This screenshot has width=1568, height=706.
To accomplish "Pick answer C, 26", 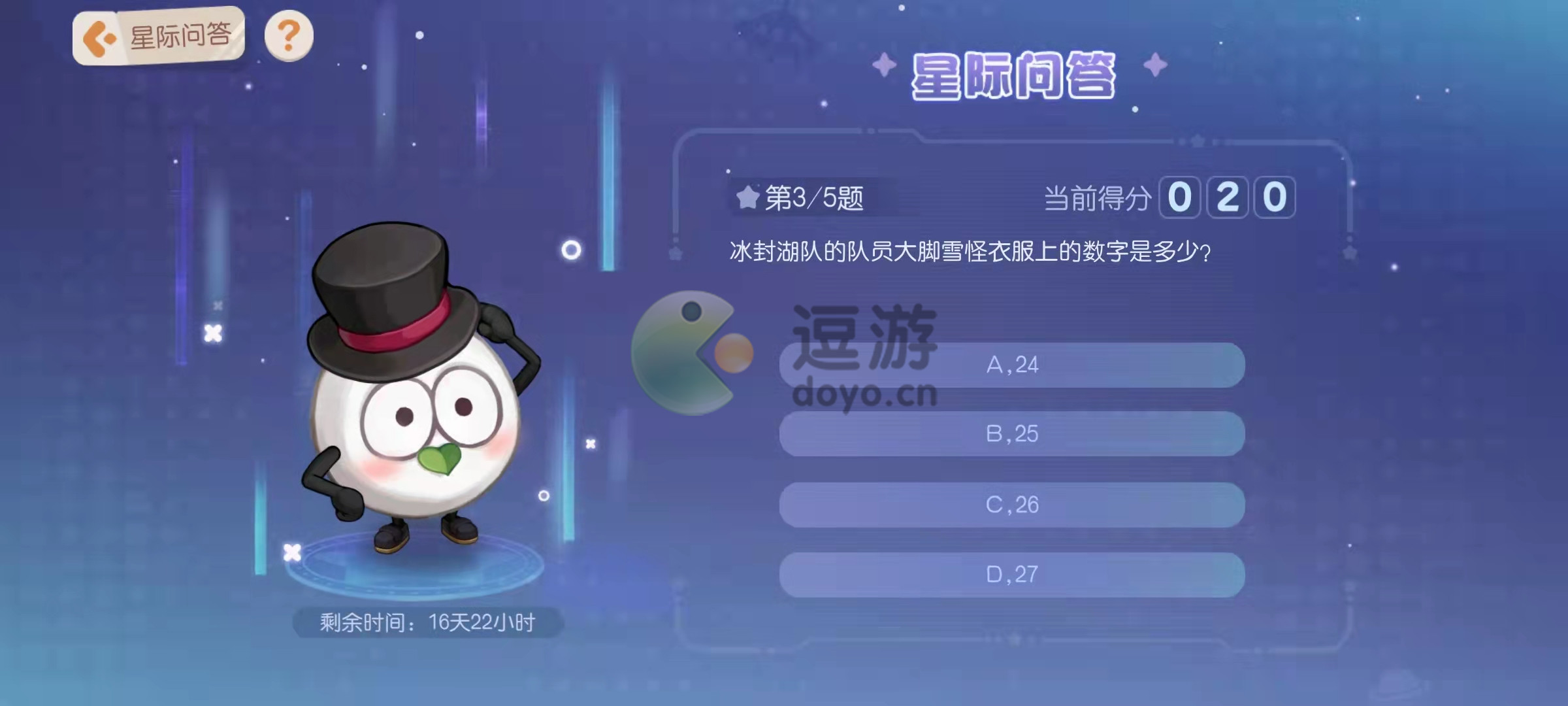I will (1011, 505).
